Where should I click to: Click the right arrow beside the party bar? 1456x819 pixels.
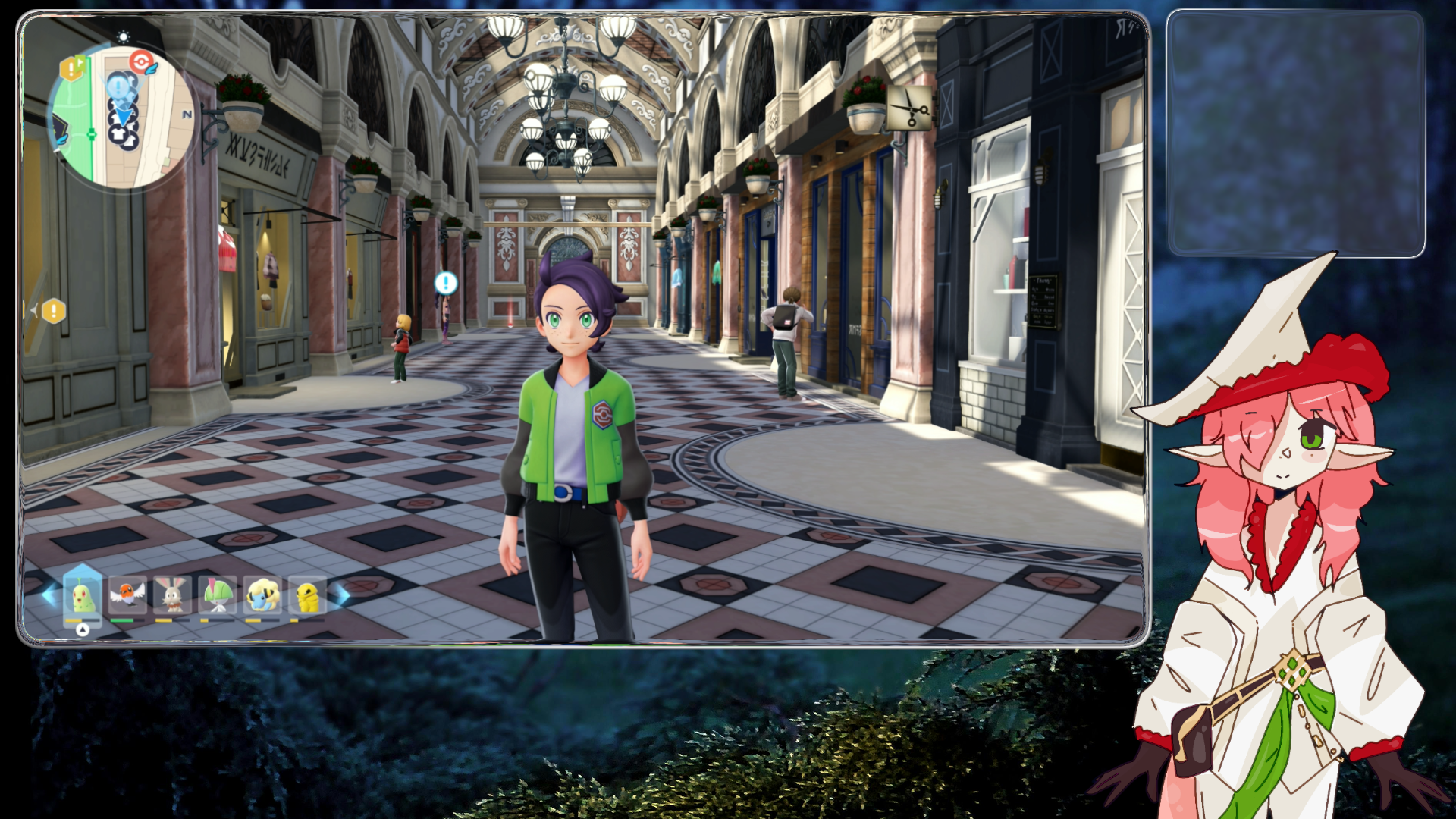[342, 595]
